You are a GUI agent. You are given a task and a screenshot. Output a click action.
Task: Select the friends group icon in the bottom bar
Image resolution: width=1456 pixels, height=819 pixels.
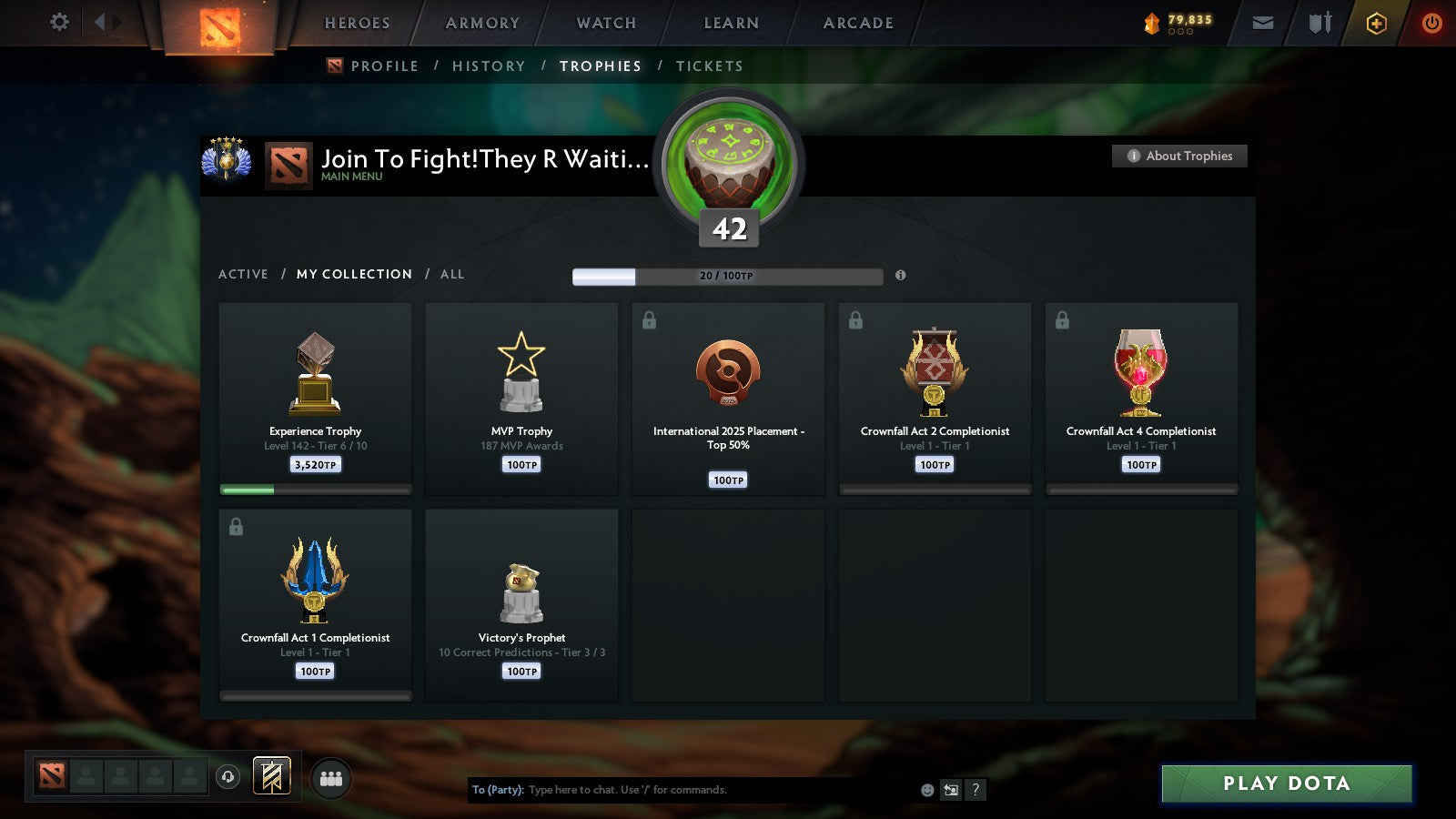point(332,776)
